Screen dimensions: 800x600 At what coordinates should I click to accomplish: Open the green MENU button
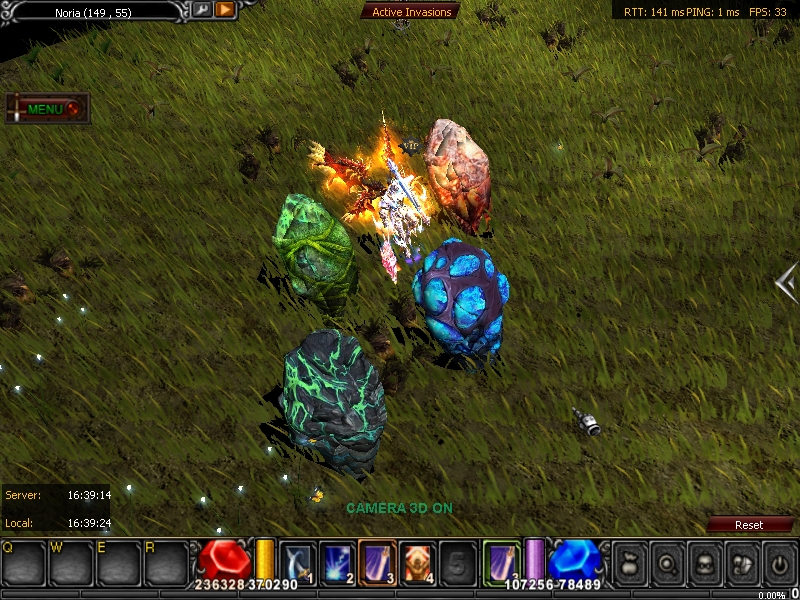coord(47,109)
